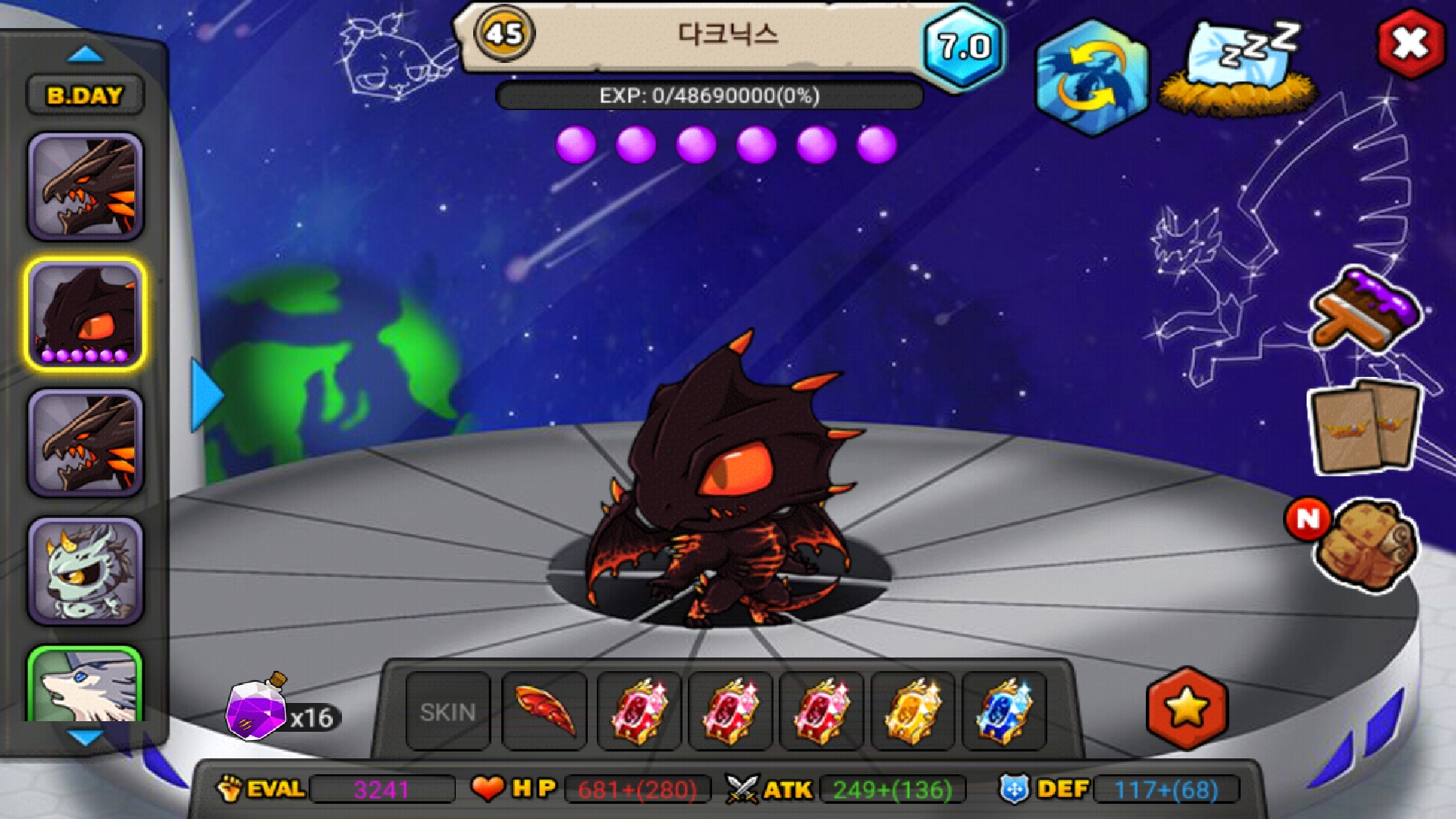Select the gold gem equipment slot
This screenshot has height=819, width=1456.
(912, 711)
